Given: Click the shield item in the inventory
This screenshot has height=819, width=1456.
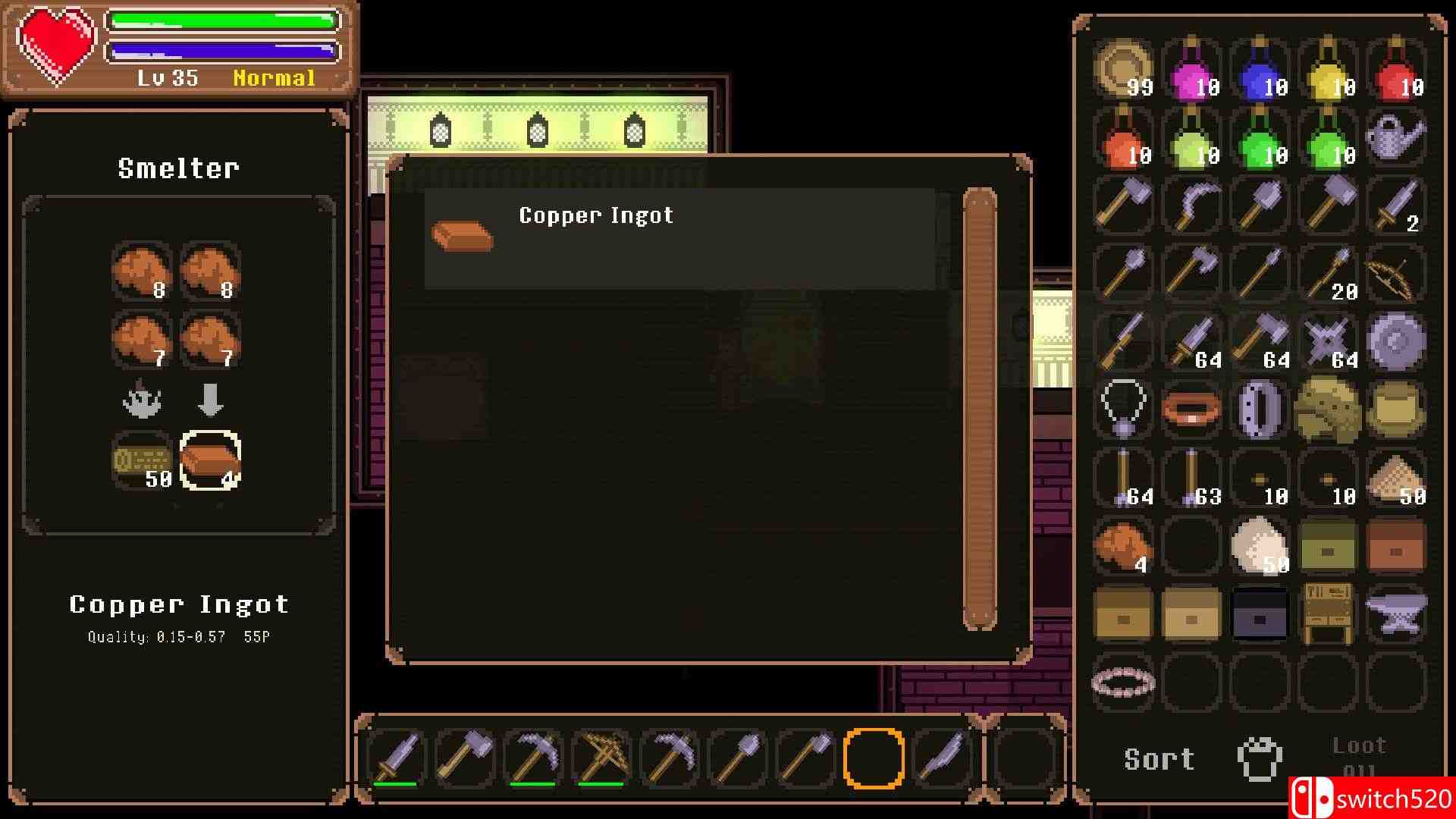Looking at the screenshot, I should click(1395, 343).
